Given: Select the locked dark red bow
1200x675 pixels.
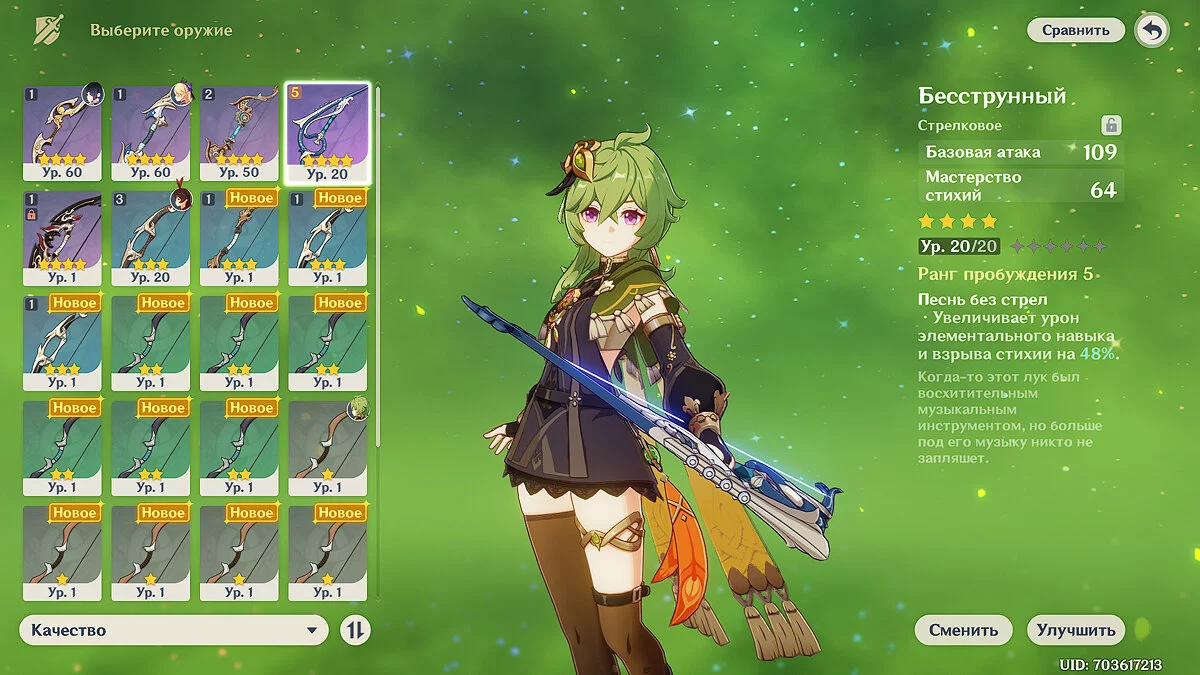Looking at the screenshot, I should click(x=62, y=238).
